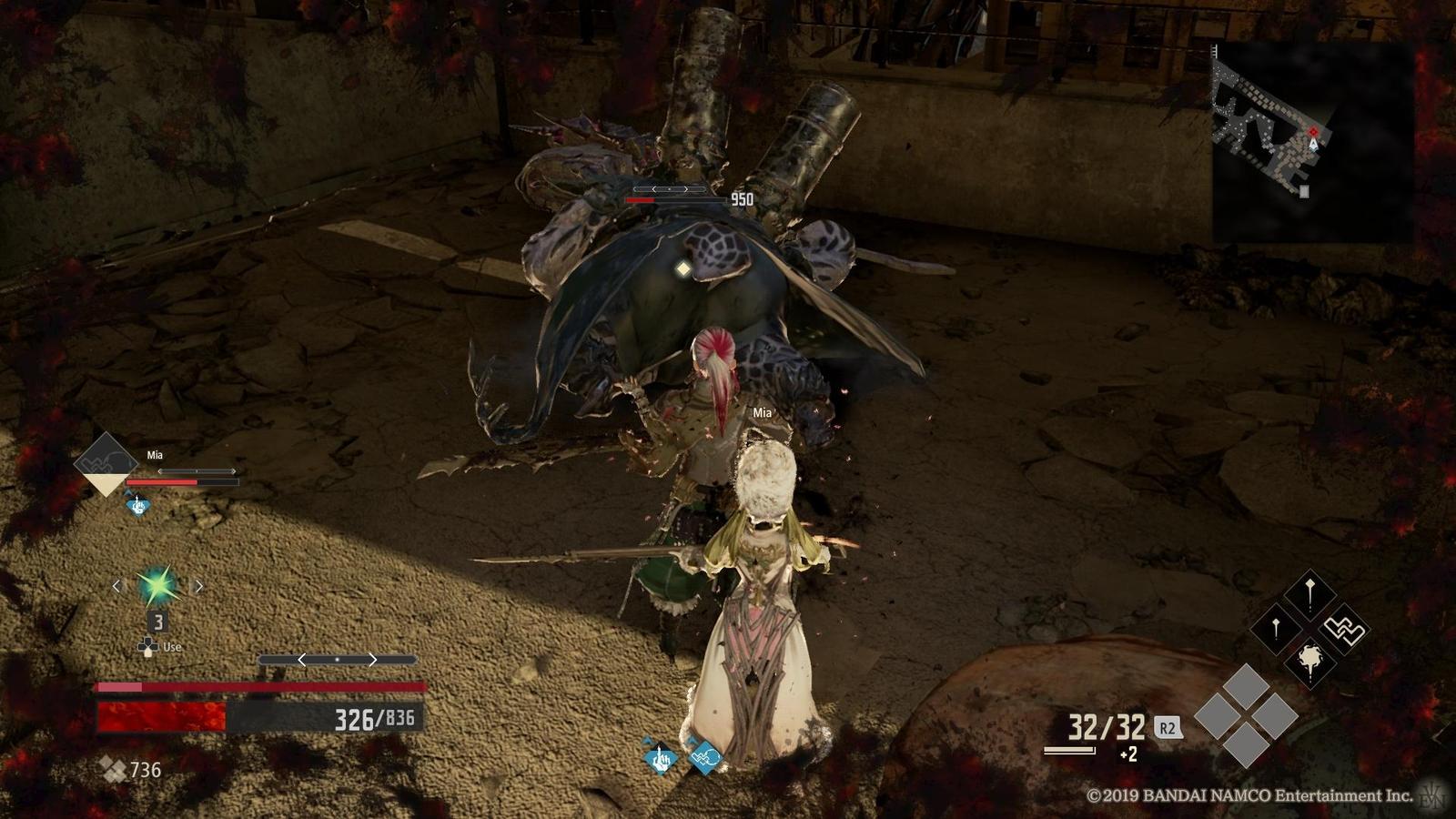Click the blue flaming hand buff icon
This screenshot has height=819, width=1456.
tap(660, 757)
